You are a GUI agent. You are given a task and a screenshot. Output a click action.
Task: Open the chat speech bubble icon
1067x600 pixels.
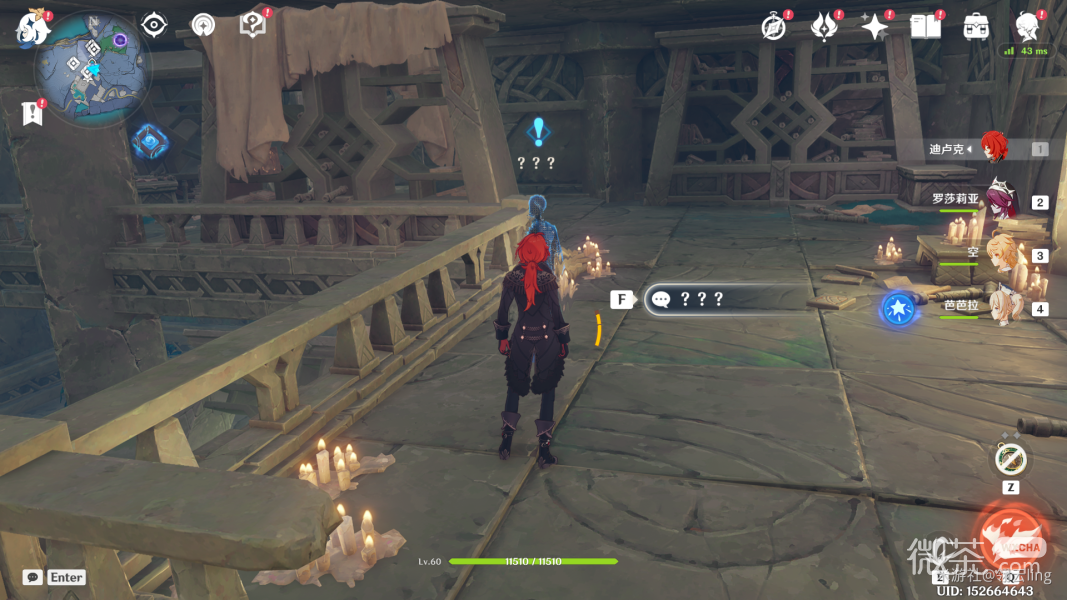point(32,577)
